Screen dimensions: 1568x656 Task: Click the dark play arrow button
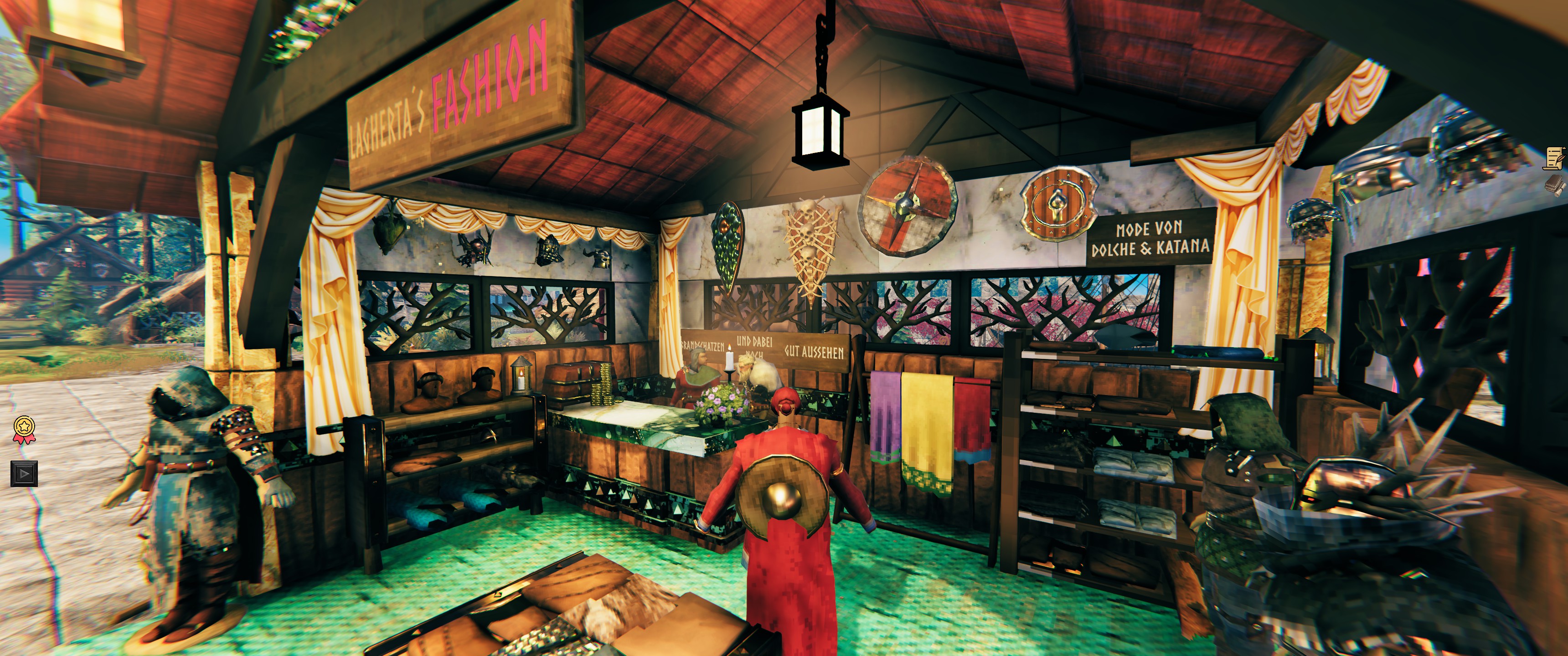click(23, 473)
